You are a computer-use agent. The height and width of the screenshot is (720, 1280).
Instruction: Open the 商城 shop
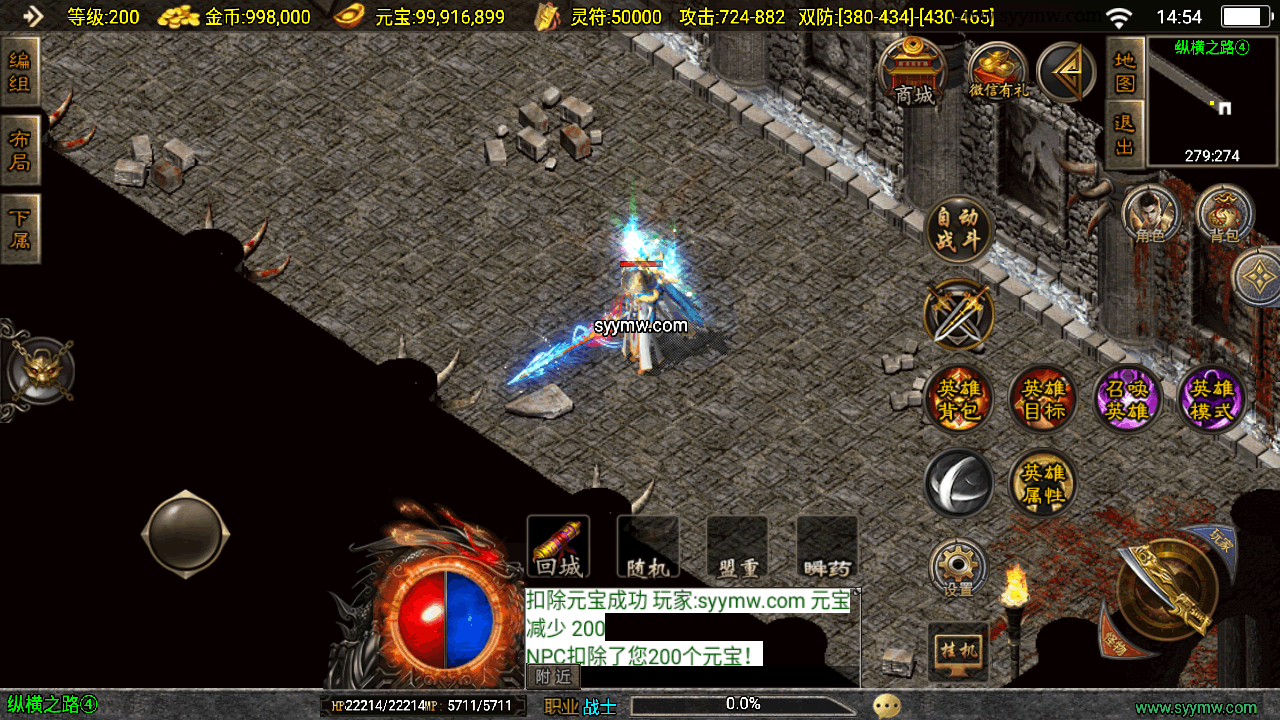pyautogui.click(x=914, y=72)
